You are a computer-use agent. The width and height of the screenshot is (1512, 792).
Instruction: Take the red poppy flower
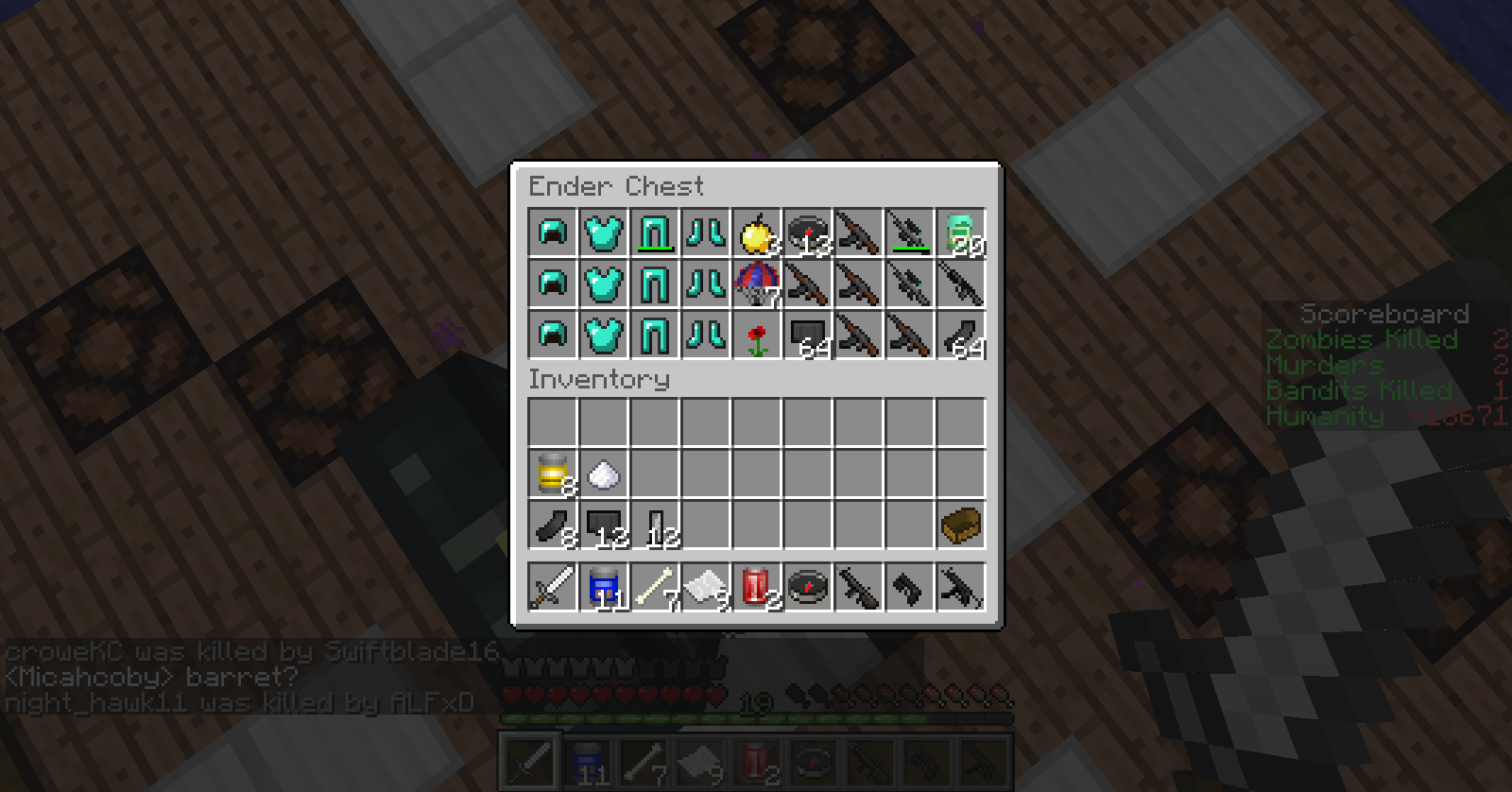756,336
